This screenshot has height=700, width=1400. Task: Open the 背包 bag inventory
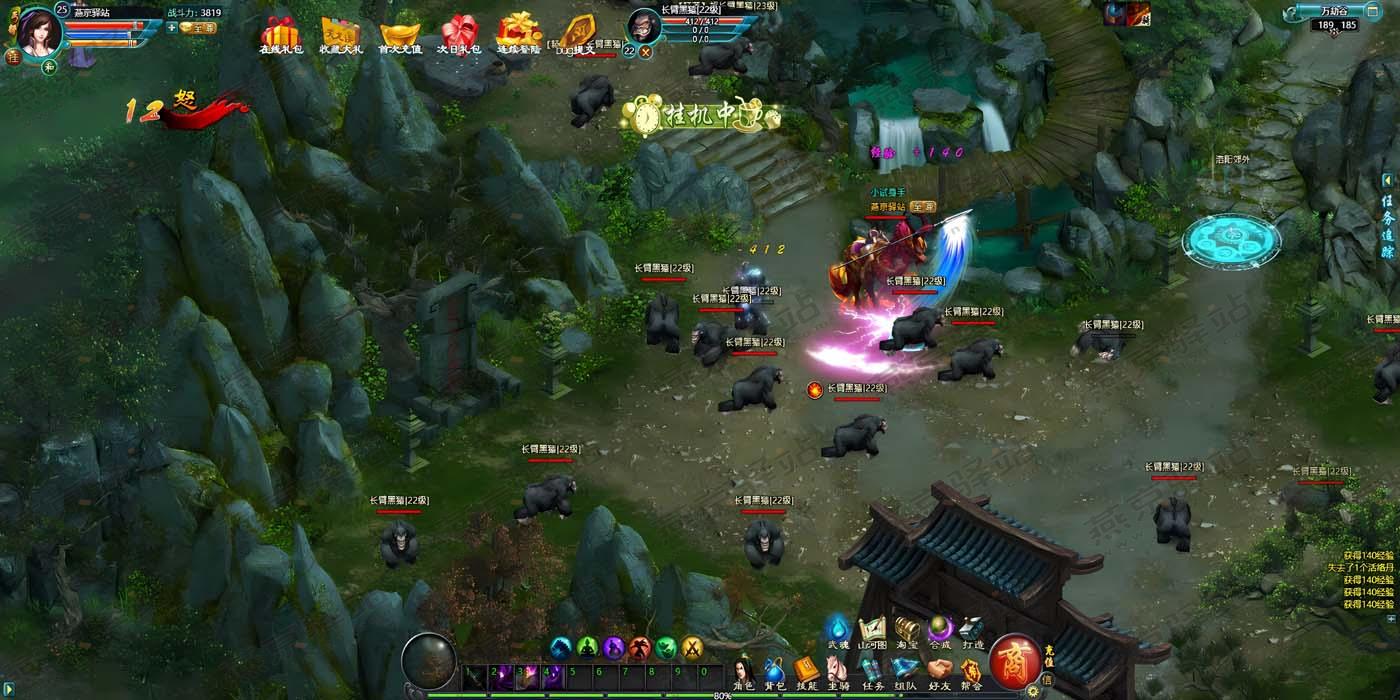coord(774,671)
